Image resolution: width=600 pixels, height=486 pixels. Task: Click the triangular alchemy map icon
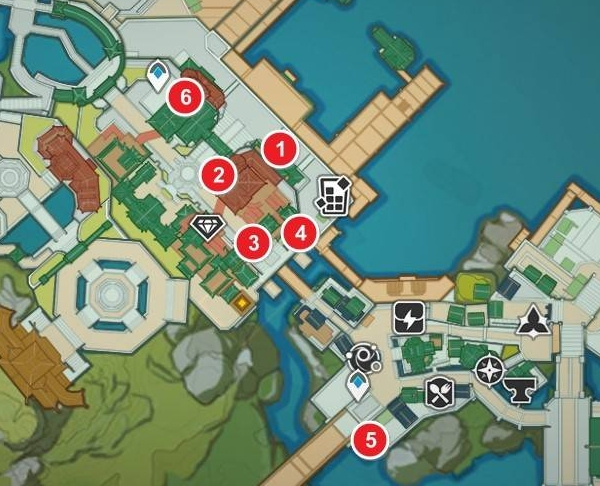[531, 321]
